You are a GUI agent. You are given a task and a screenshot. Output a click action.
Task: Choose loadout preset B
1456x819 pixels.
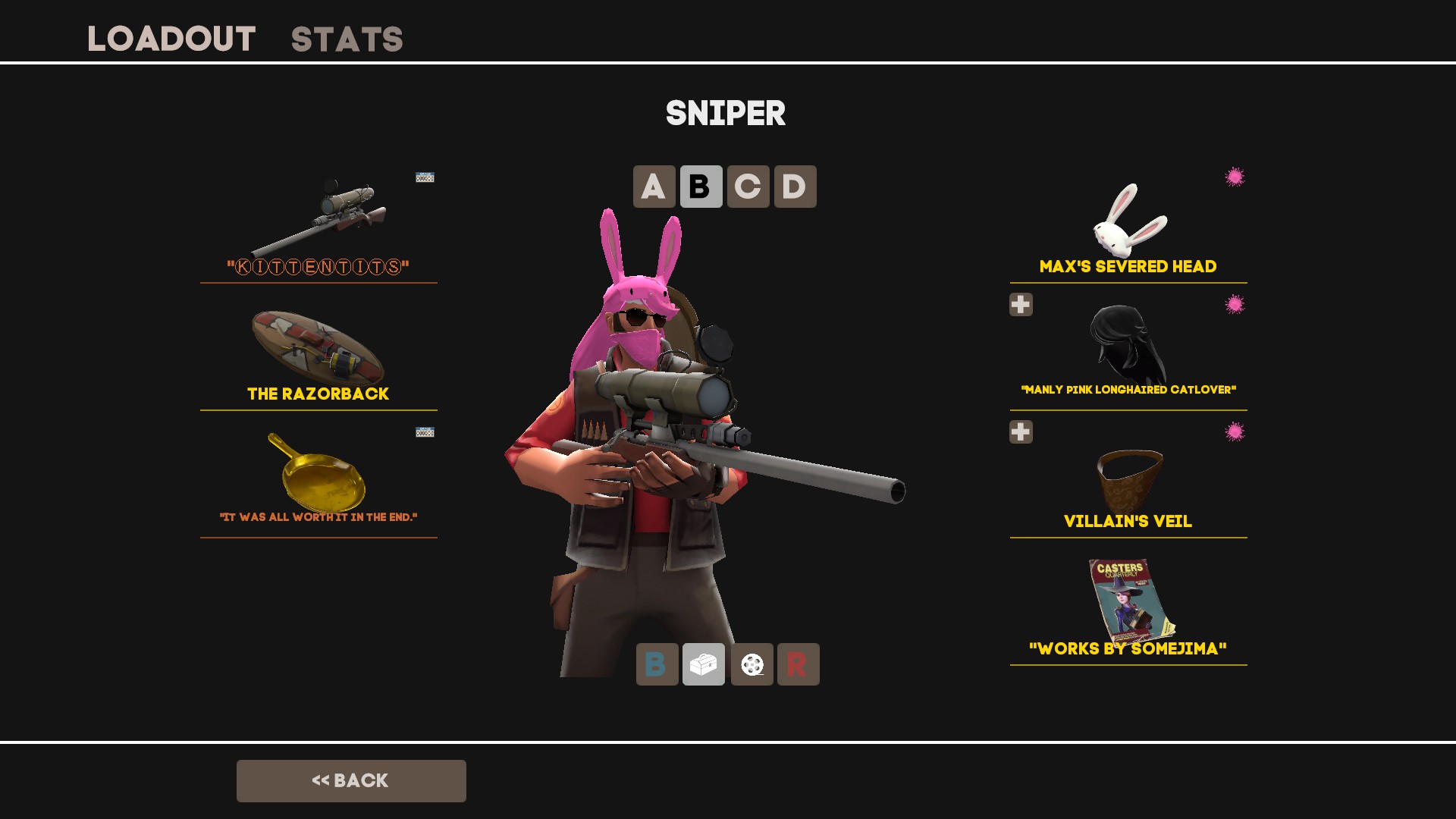701,187
